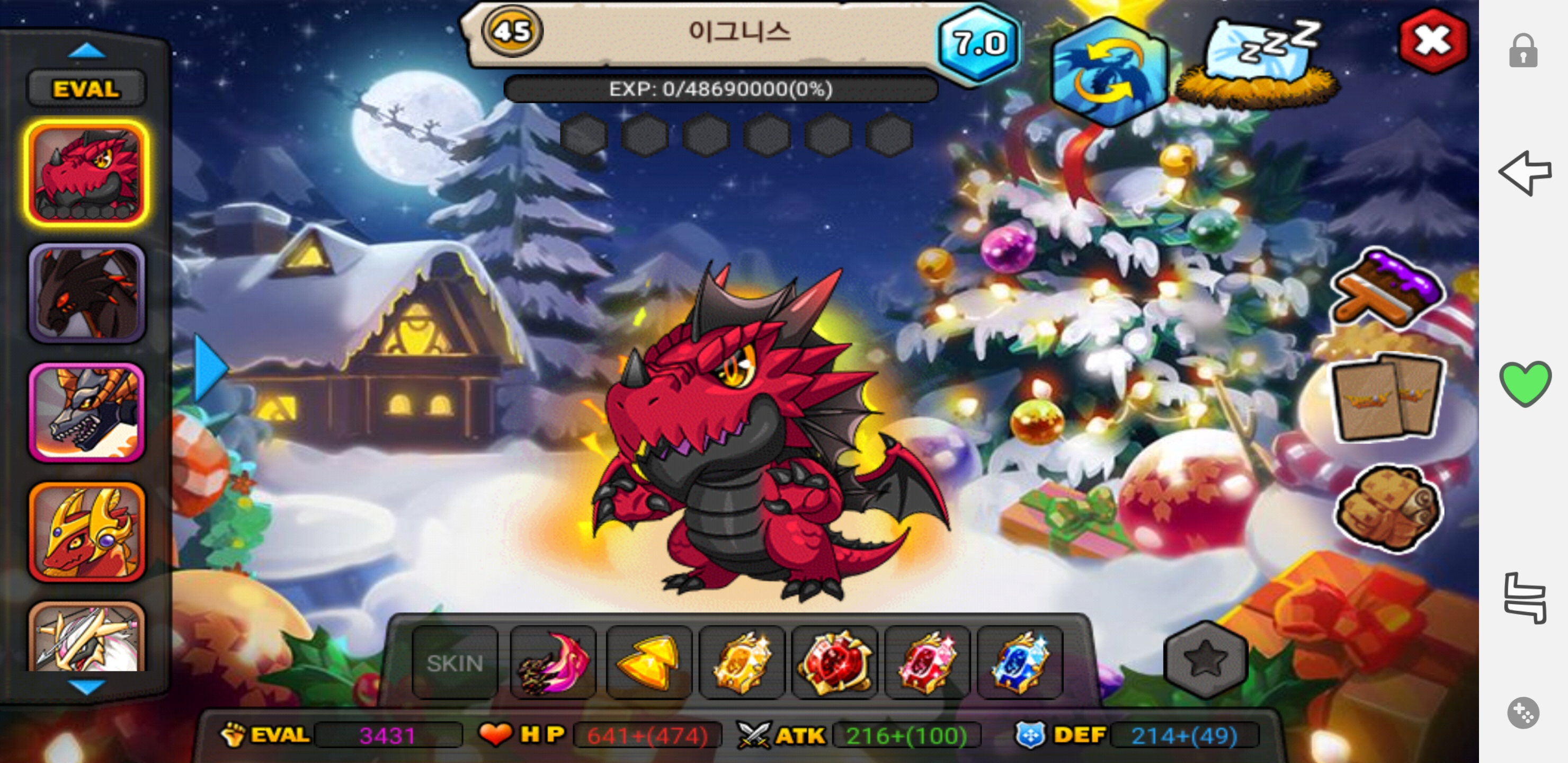Click the green heart sidebar button

(1524, 383)
